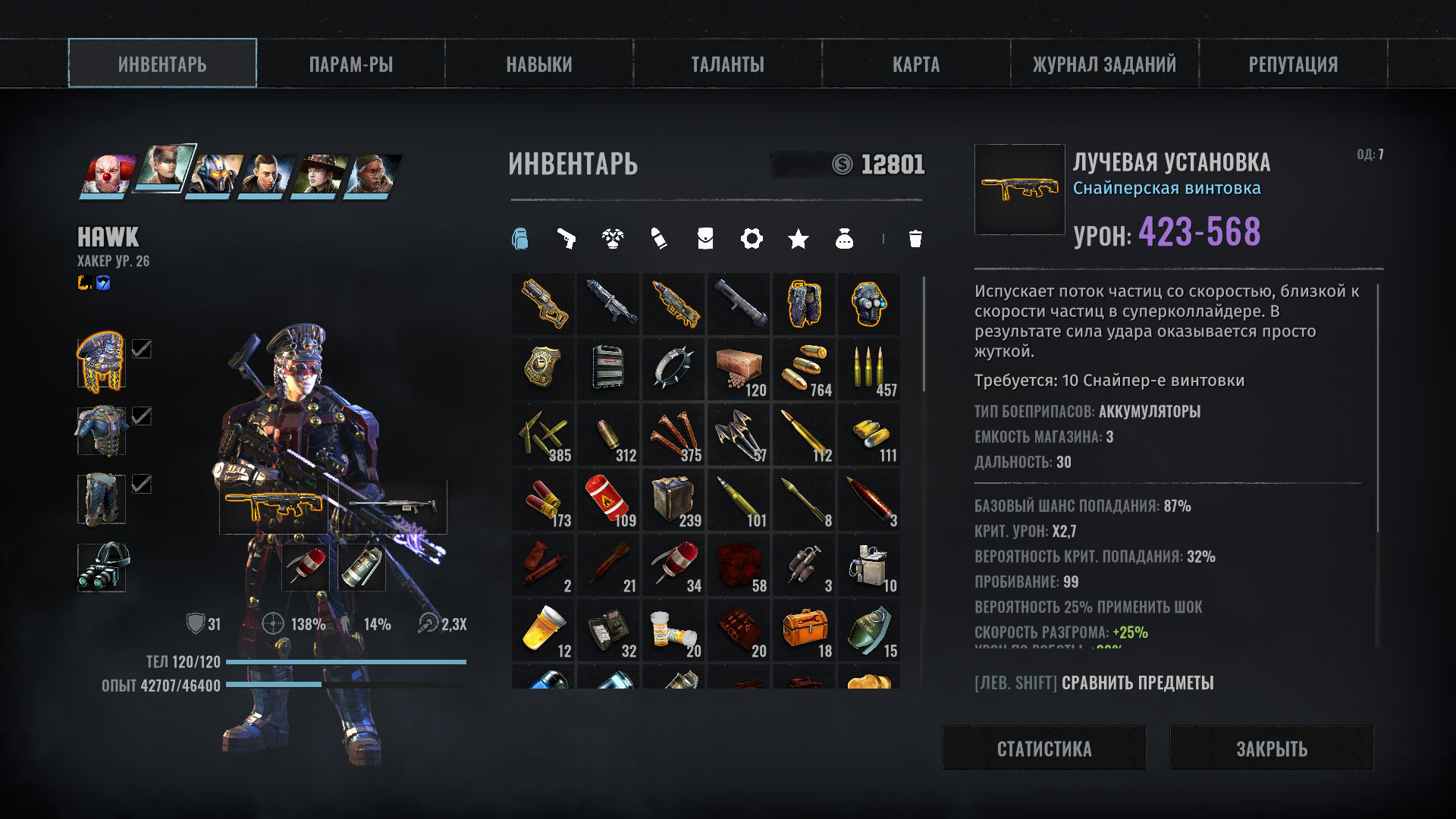Click the trash can filter icon
The width and height of the screenshot is (1456, 819).
tap(915, 239)
